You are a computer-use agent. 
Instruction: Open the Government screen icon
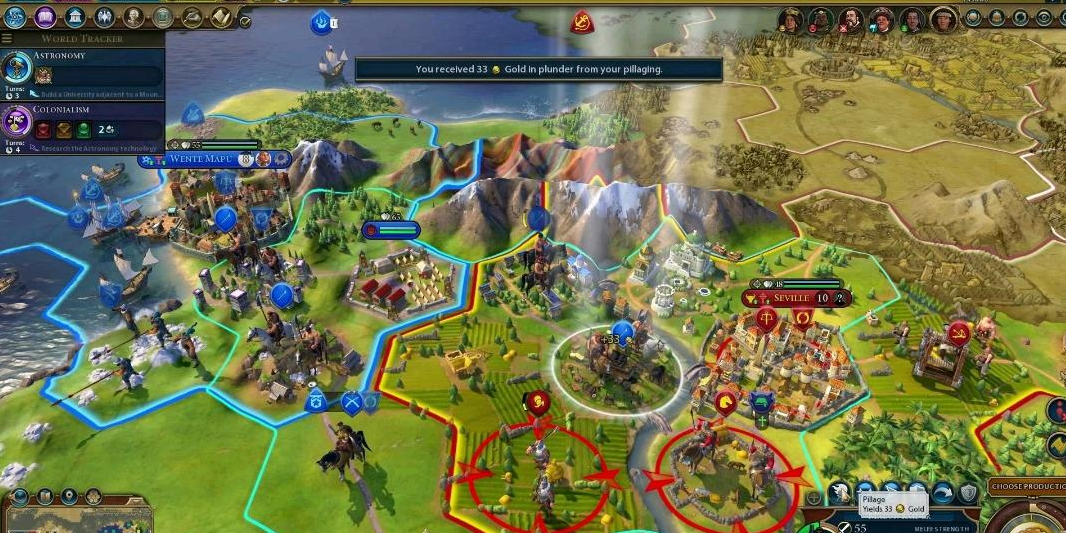tap(75, 16)
